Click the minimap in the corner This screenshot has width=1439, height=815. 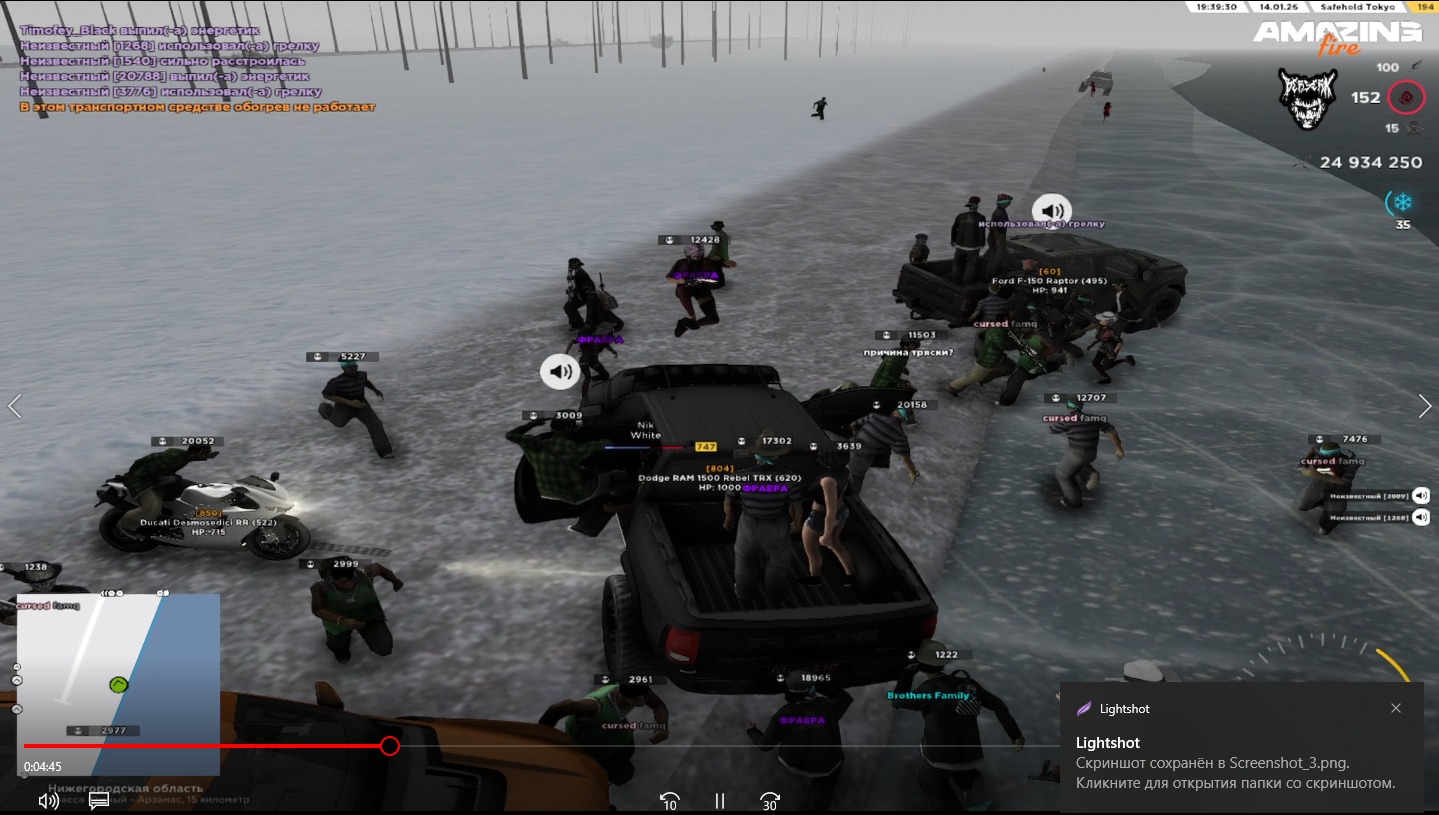click(118, 684)
